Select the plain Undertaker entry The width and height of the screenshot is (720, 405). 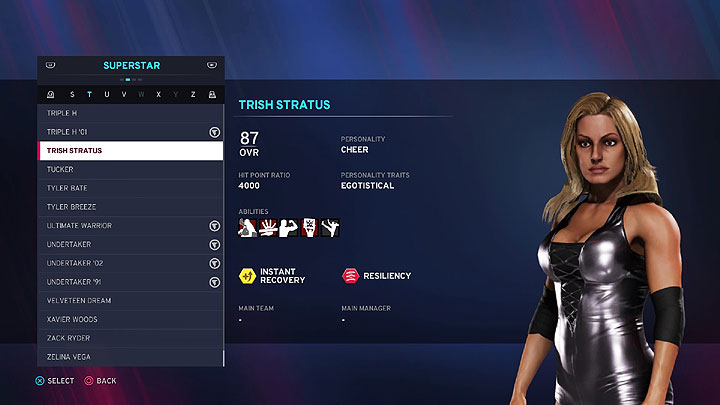point(130,244)
